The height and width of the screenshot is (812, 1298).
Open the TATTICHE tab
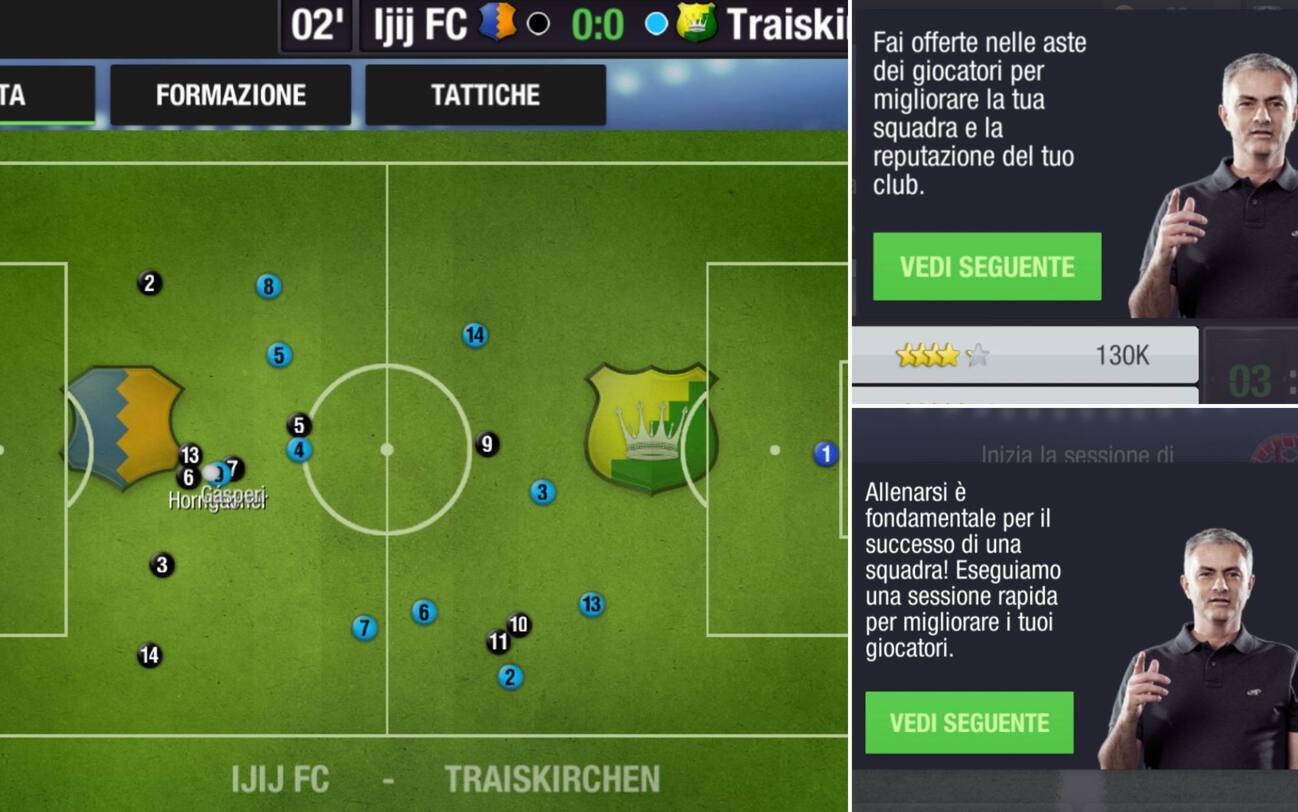[x=486, y=95]
